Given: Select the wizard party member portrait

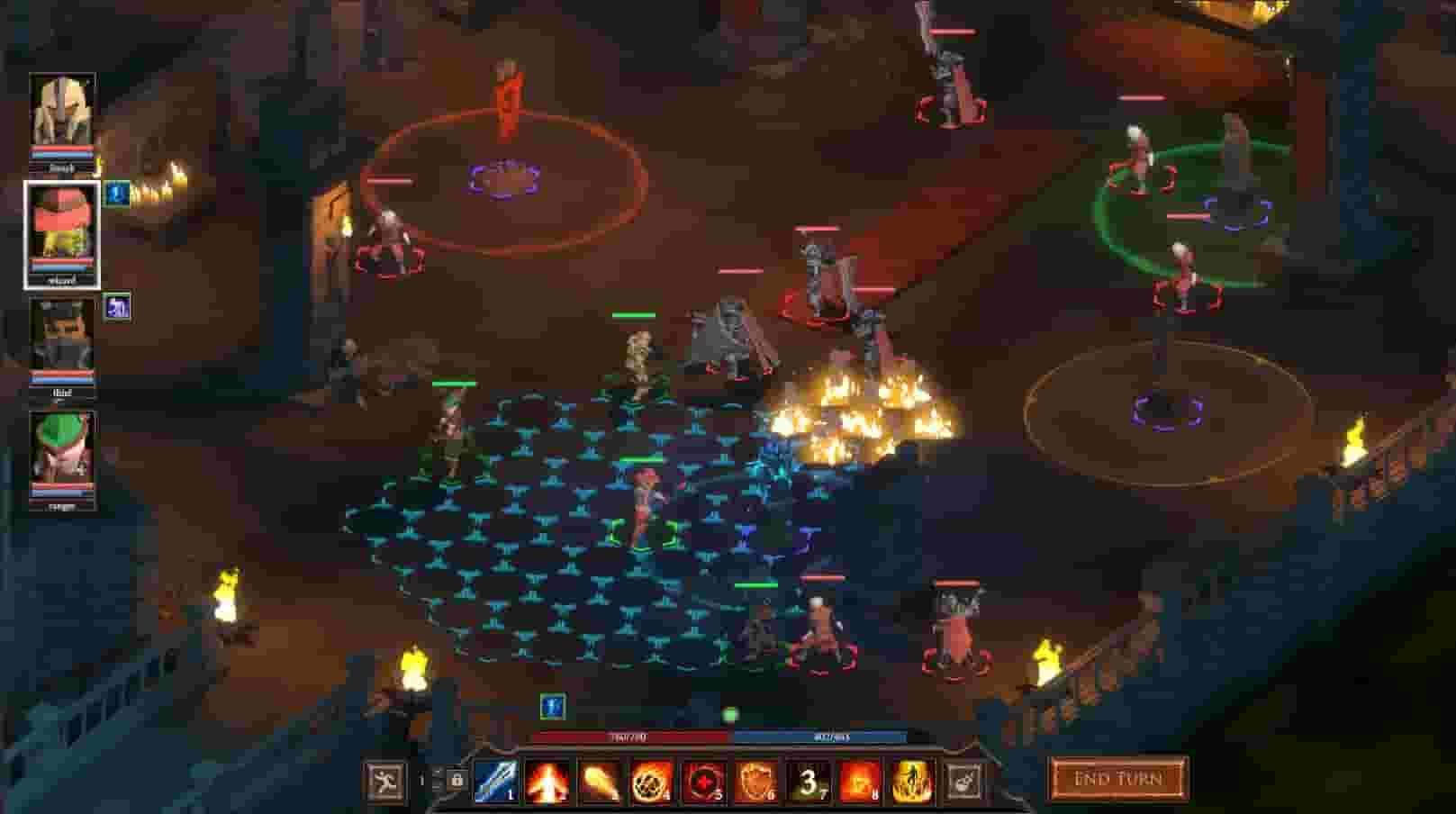Looking at the screenshot, I should tap(61, 230).
